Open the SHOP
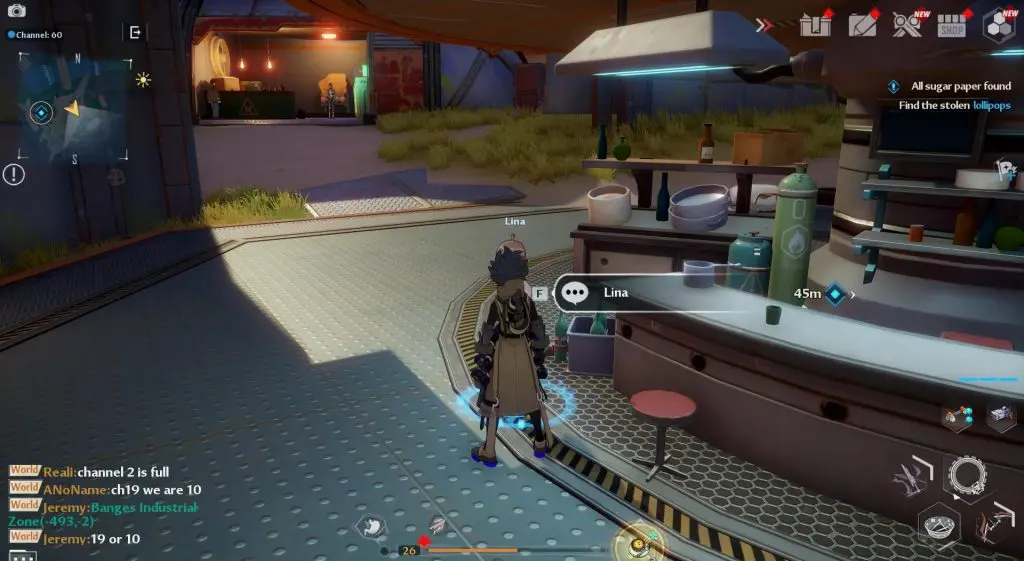The image size is (1024, 561). (952, 25)
